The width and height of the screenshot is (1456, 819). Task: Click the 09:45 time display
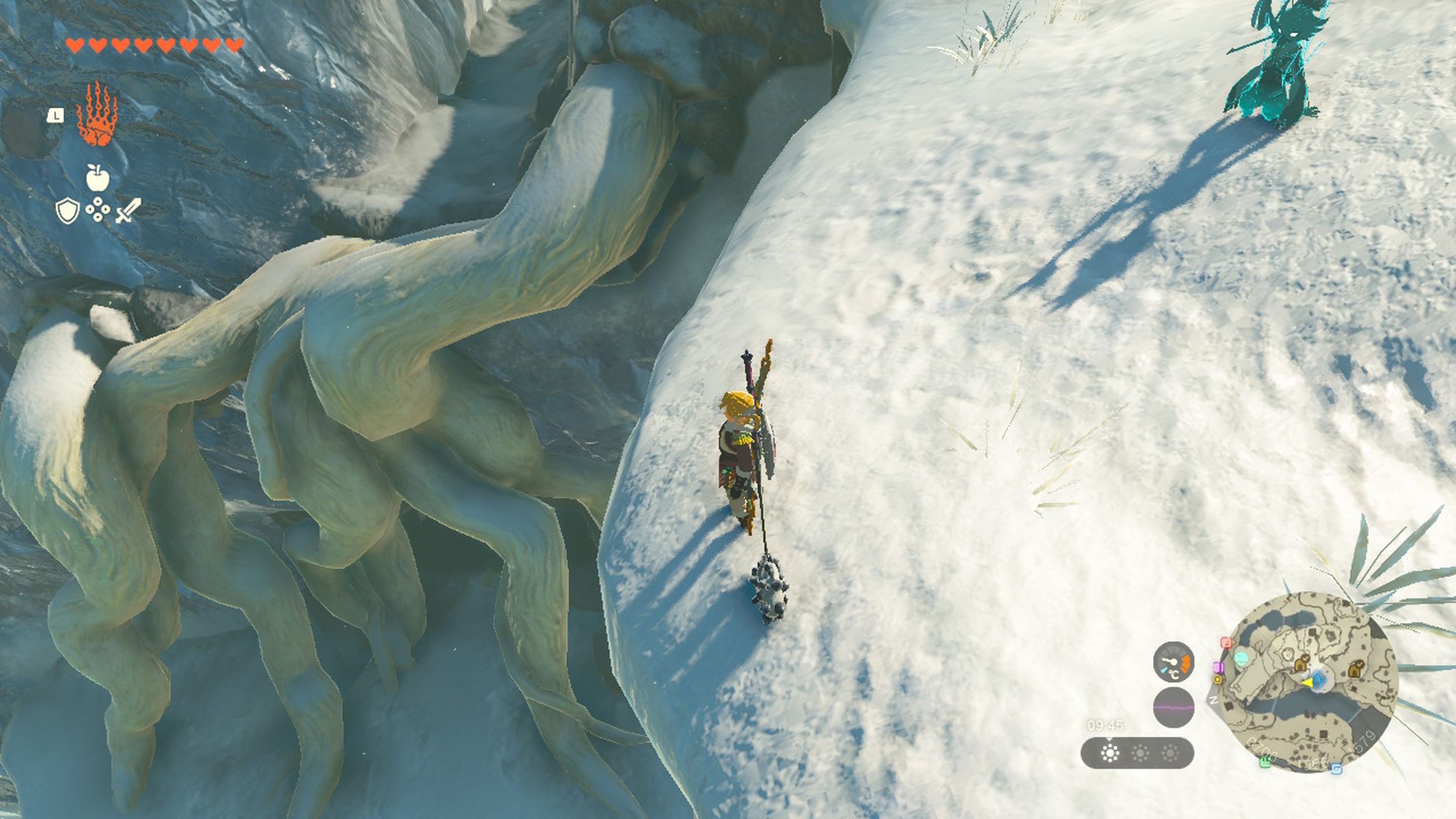pos(1105,725)
